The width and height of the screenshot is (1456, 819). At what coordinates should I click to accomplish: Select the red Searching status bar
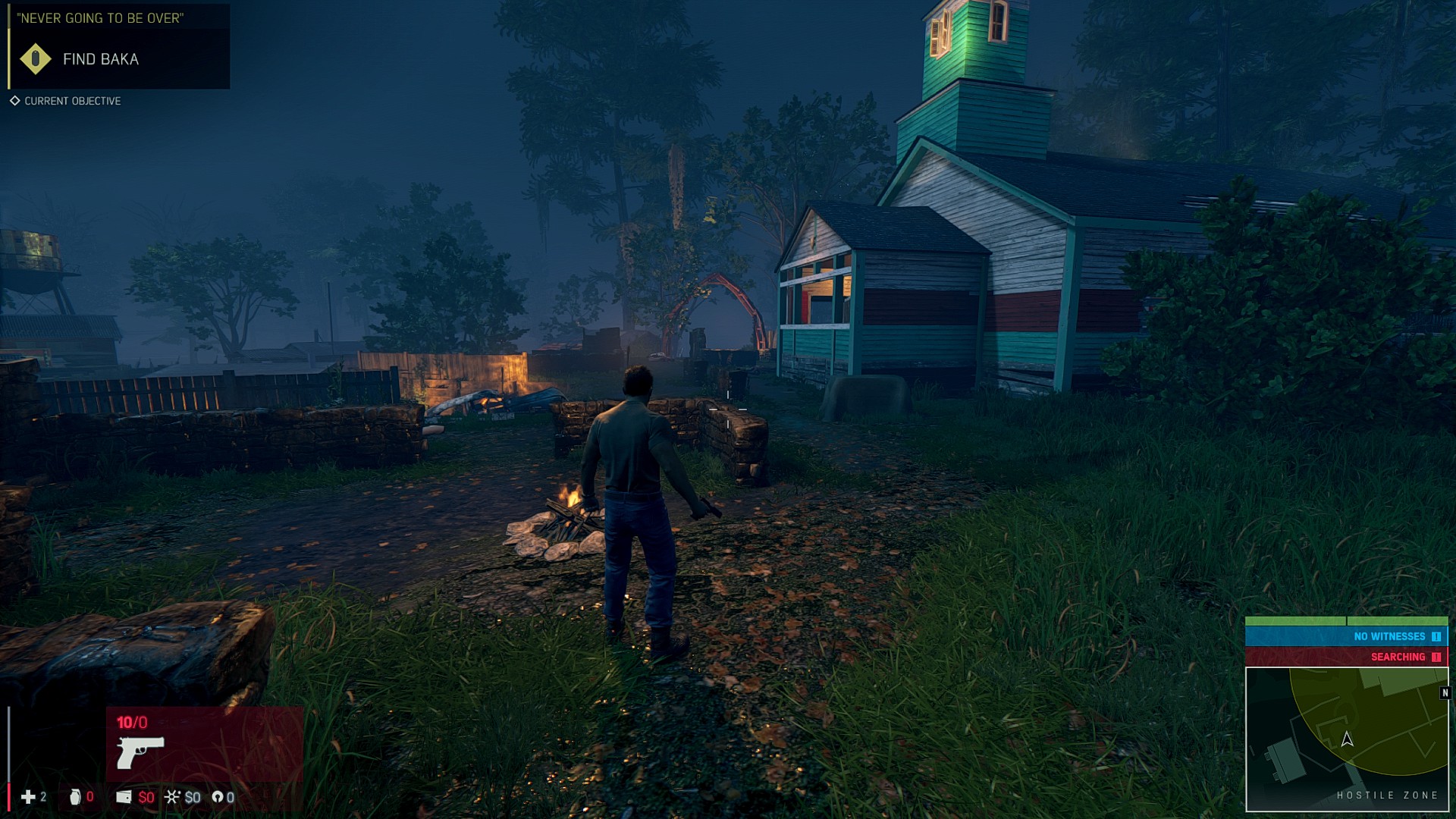pos(1347,657)
